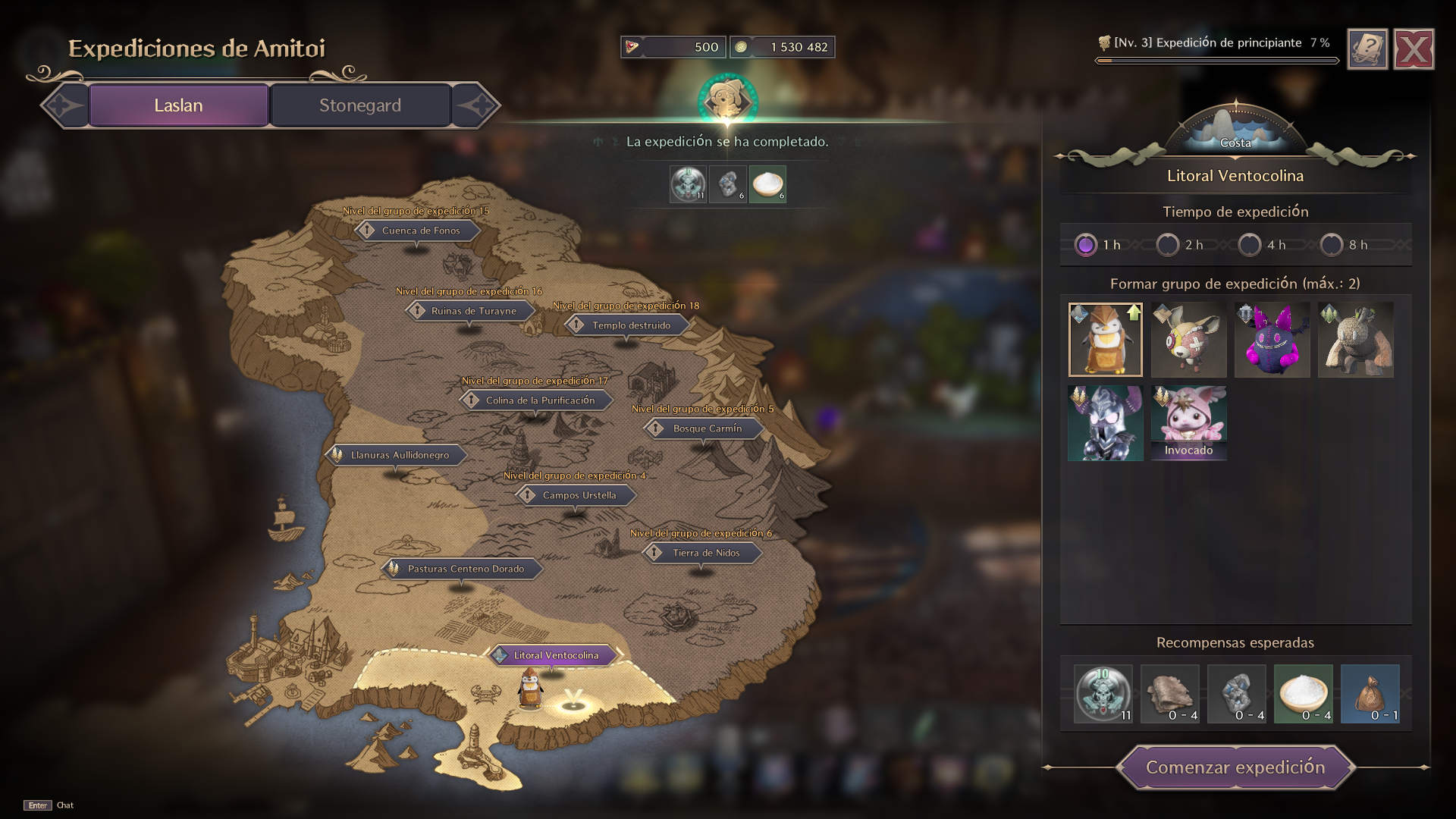Select the 1 h expedition time

click(1086, 245)
